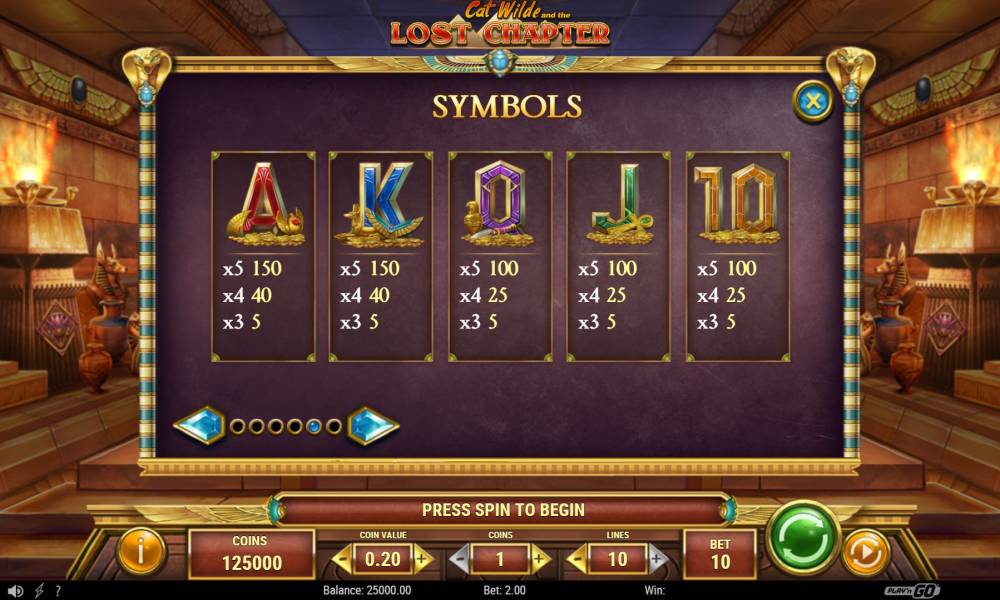
Task: Increase the number of coins
Action: pyautogui.click(x=541, y=559)
